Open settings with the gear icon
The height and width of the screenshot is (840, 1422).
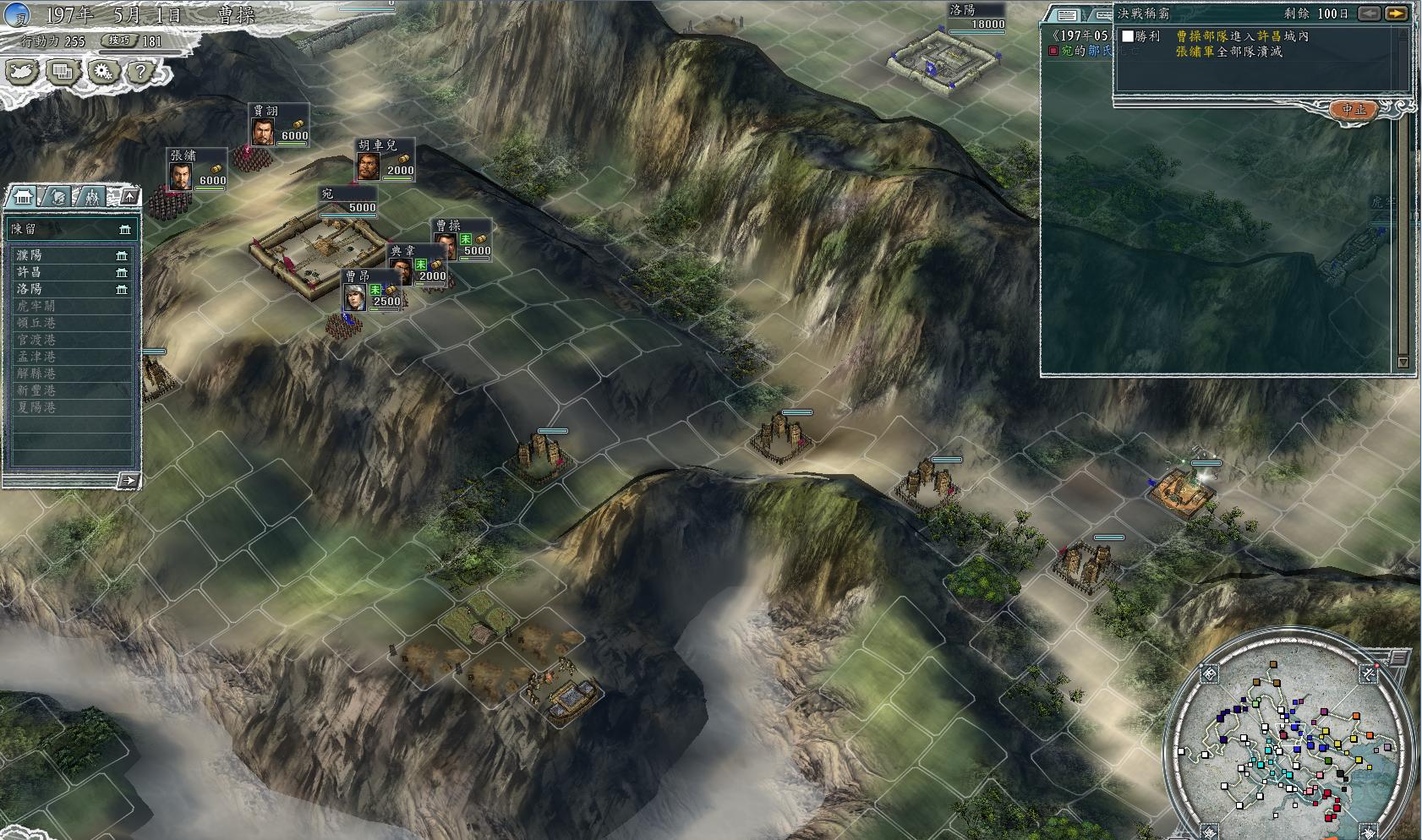click(102, 73)
